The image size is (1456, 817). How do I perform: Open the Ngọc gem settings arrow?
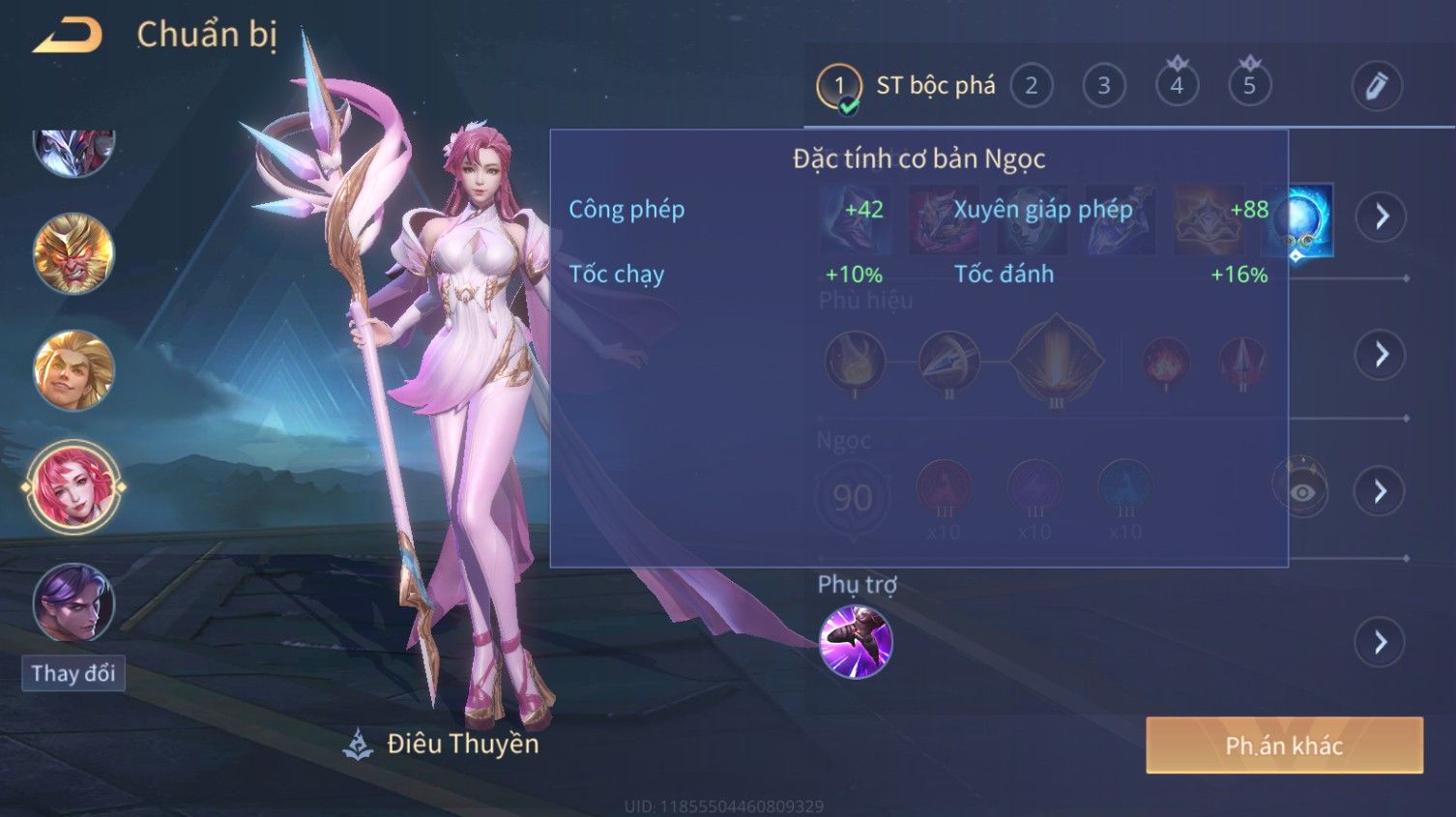(x=1381, y=492)
